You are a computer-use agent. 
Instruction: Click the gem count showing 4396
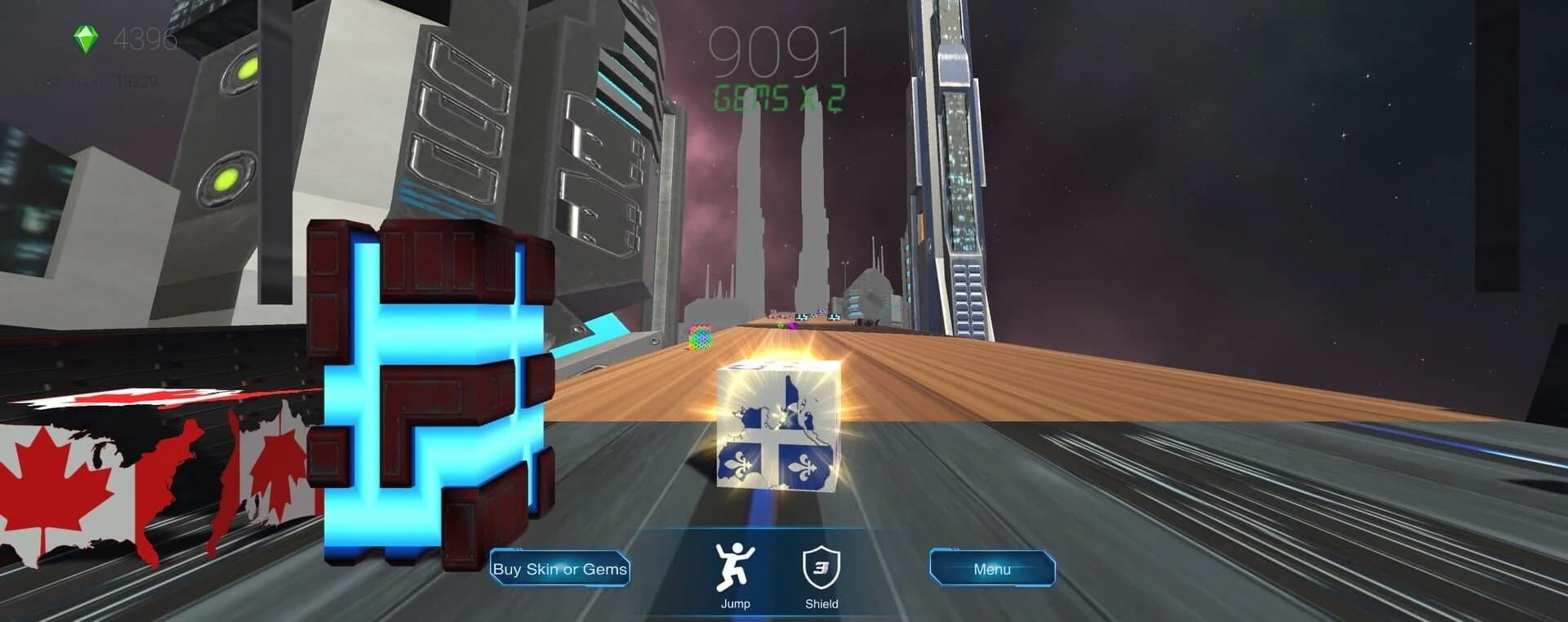coord(145,38)
